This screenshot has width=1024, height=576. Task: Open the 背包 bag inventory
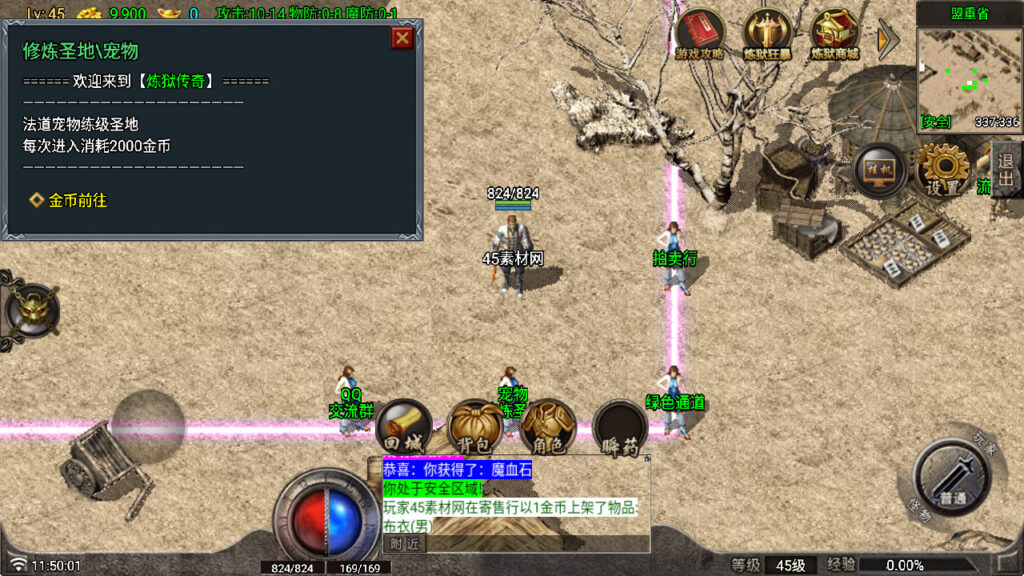(x=475, y=428)
